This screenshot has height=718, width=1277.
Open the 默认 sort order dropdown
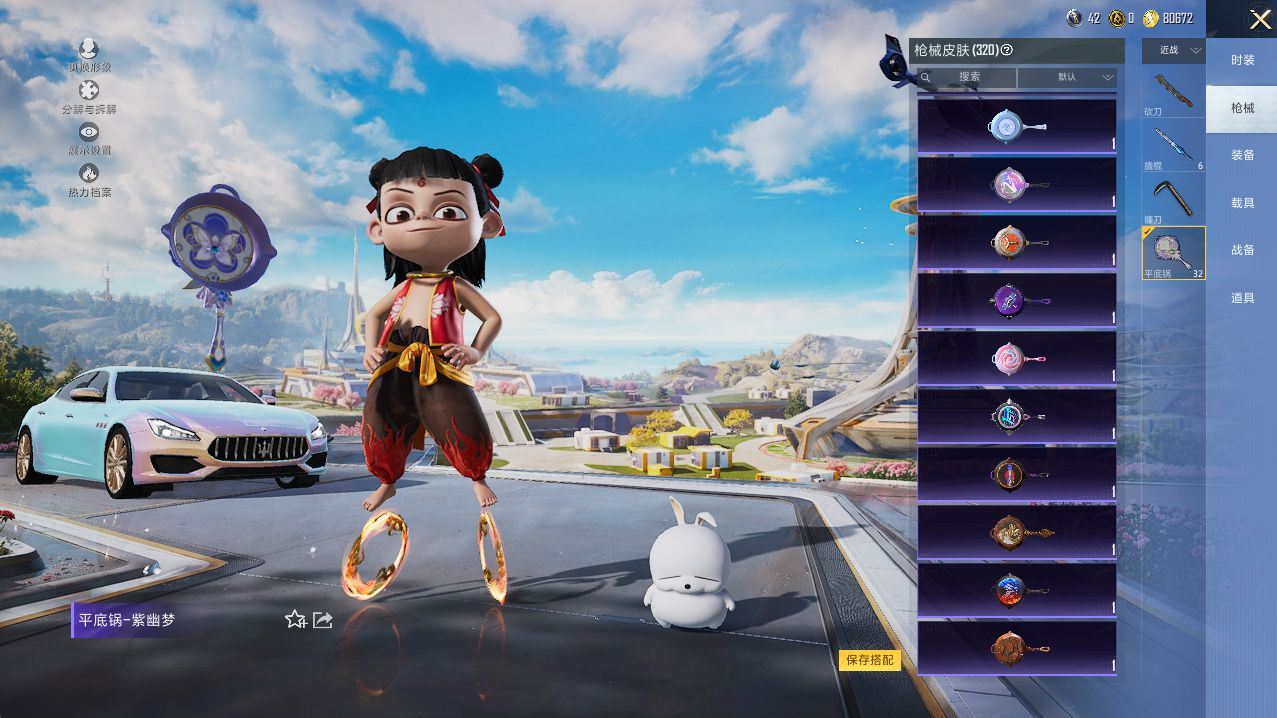click(x=1068, y=77)
